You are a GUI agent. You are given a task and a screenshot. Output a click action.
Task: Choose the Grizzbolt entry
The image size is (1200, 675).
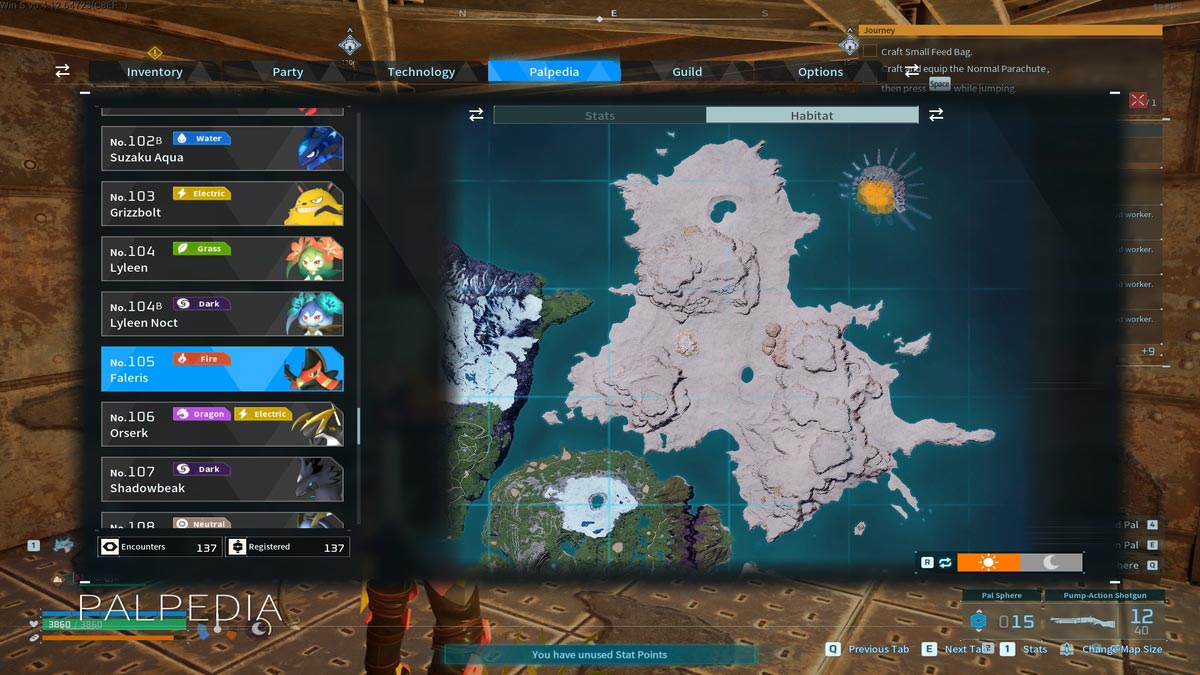[x=222, y=204]
